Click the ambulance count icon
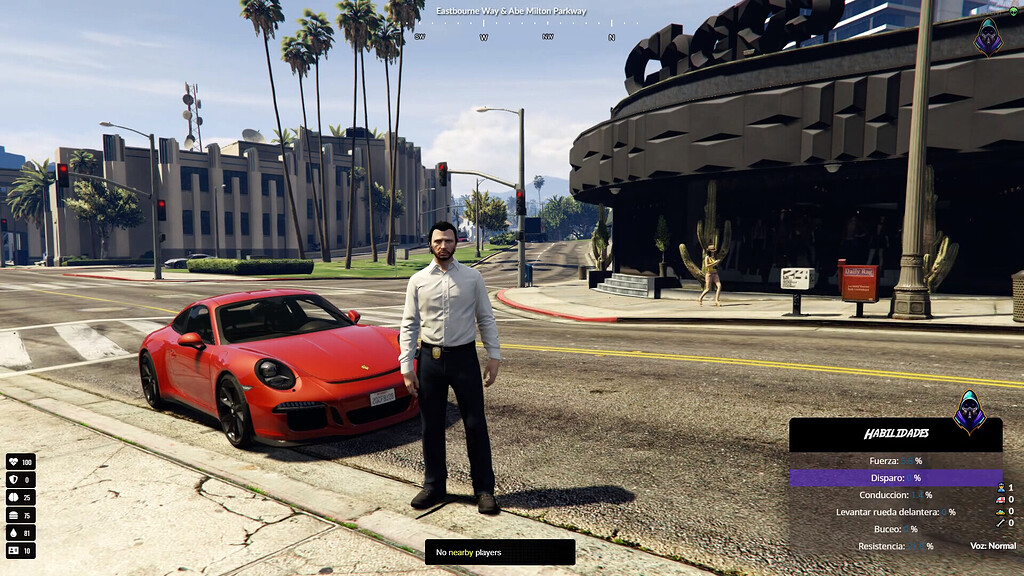 tap(1000, 499)
